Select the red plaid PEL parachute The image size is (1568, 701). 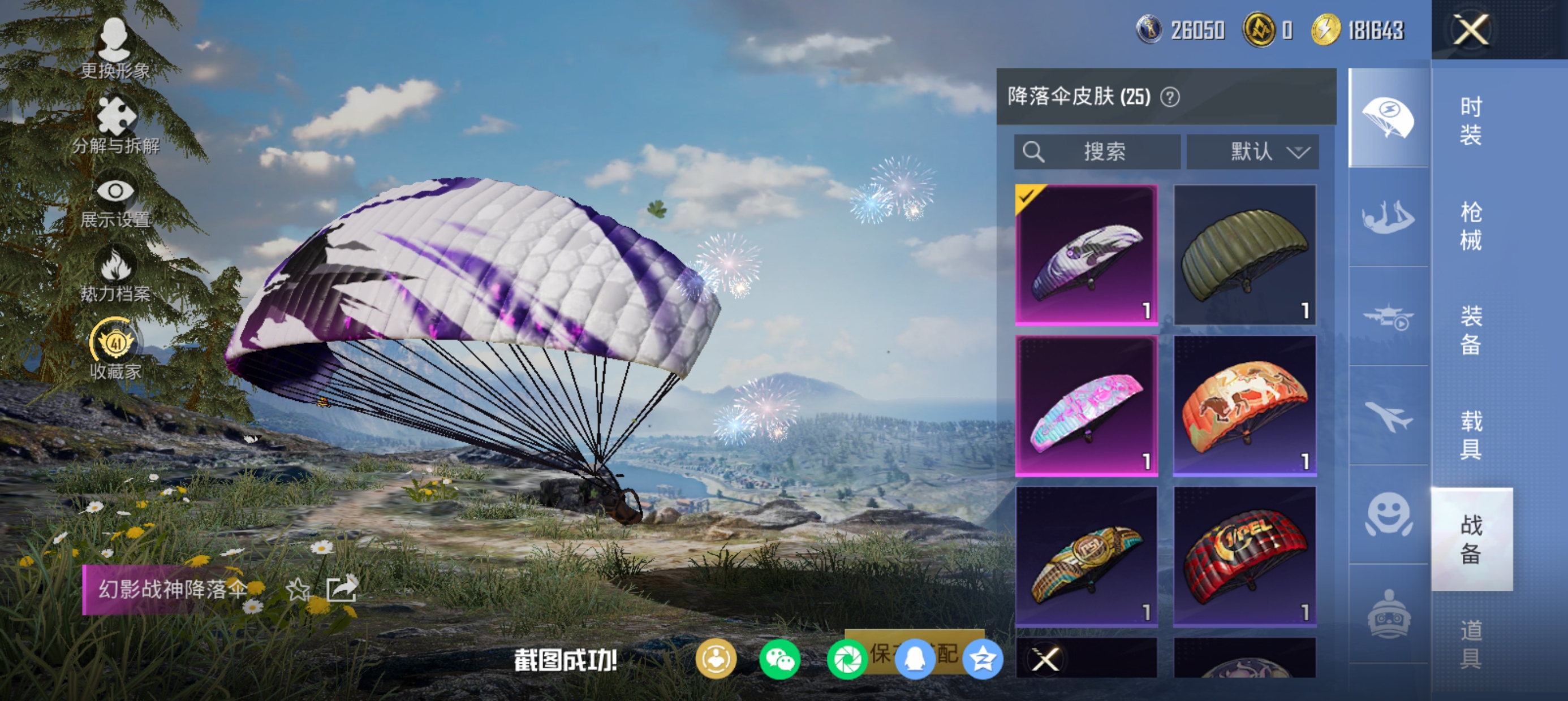(1244, 556)
